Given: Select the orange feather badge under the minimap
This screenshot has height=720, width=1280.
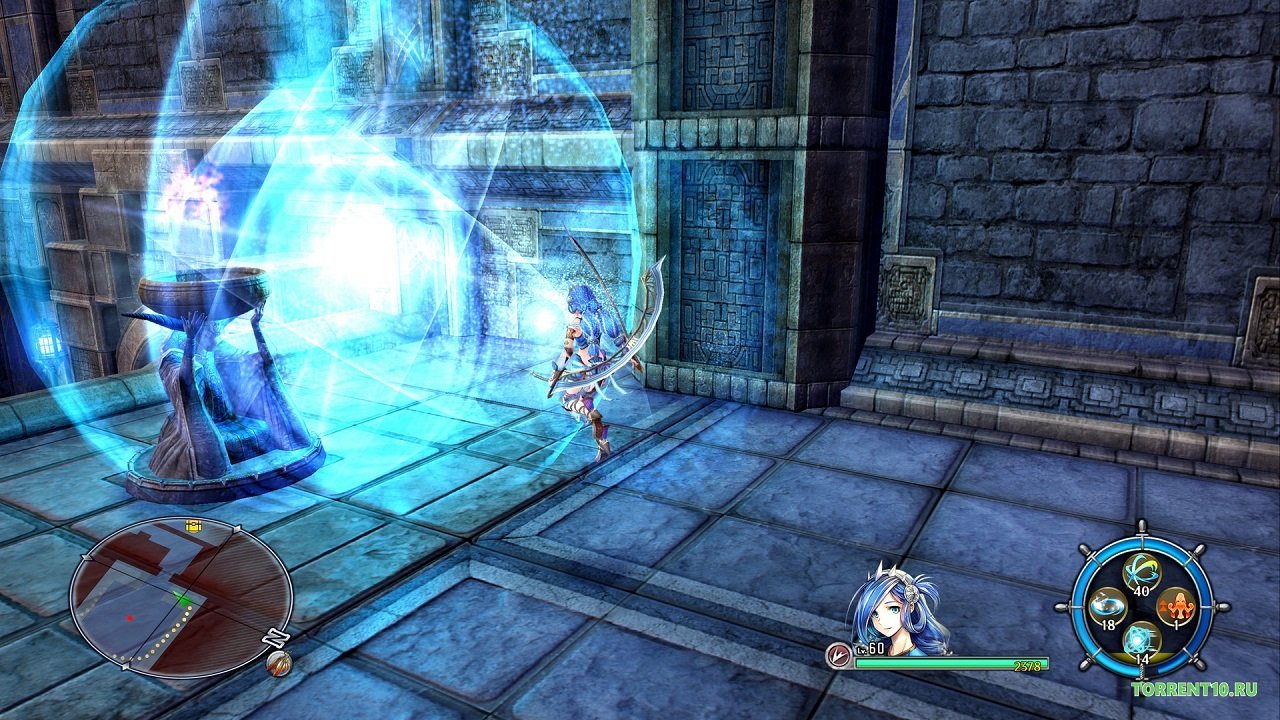Looking at the screenshot, I should point(281,663).
